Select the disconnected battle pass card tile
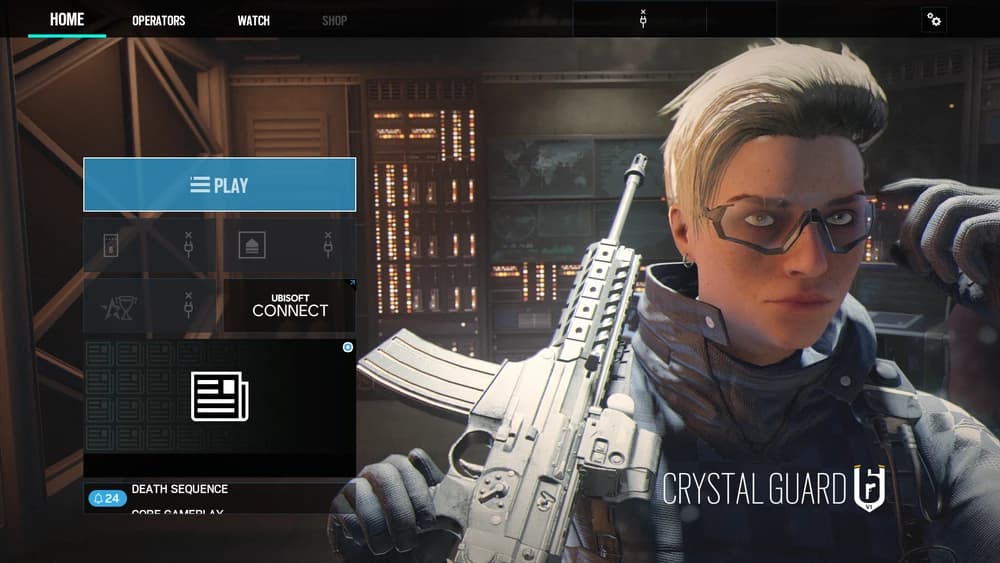1000x563 pixels. (150, 246)
